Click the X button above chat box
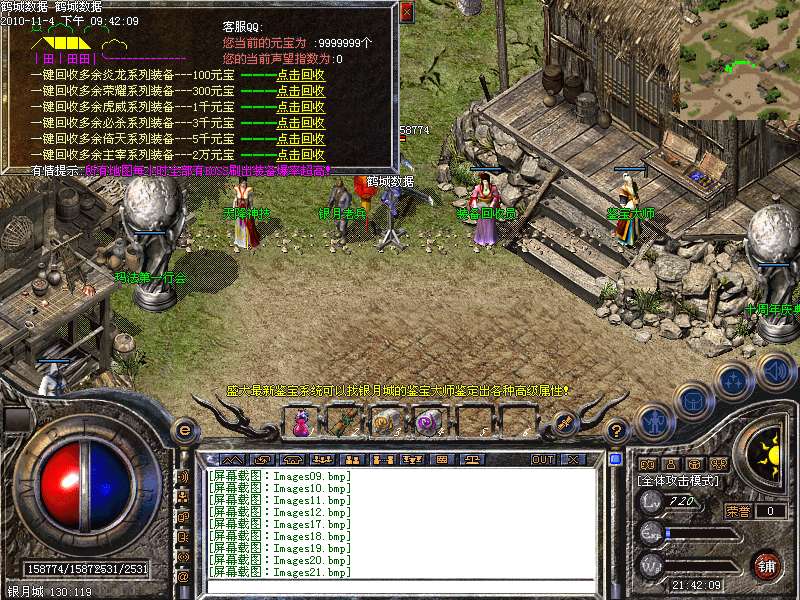The height and width of the screenshot is (600, 800). [573, 459]
